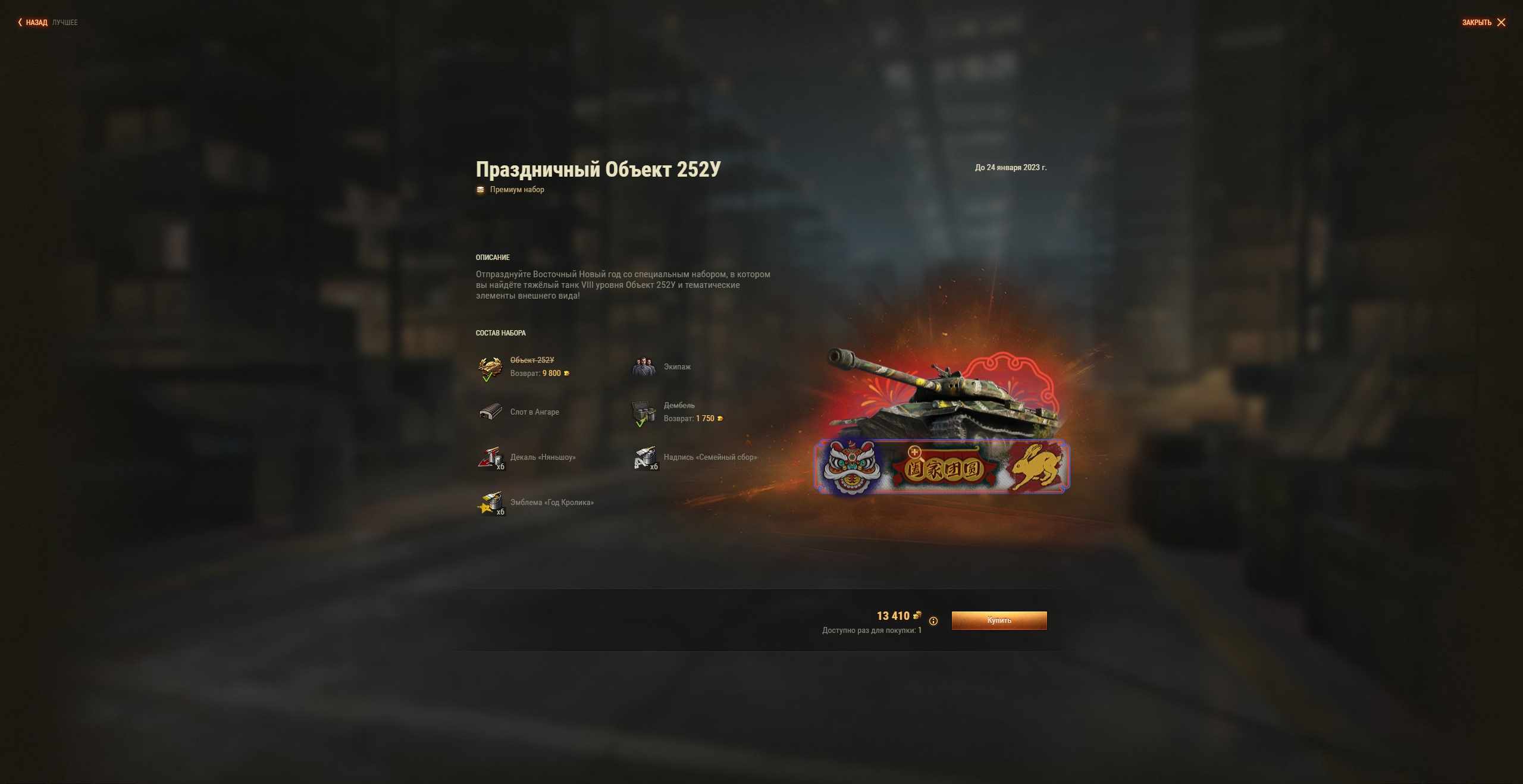
Task: Select the Декаль «Няньшоу» item
Action: (490, 457)
